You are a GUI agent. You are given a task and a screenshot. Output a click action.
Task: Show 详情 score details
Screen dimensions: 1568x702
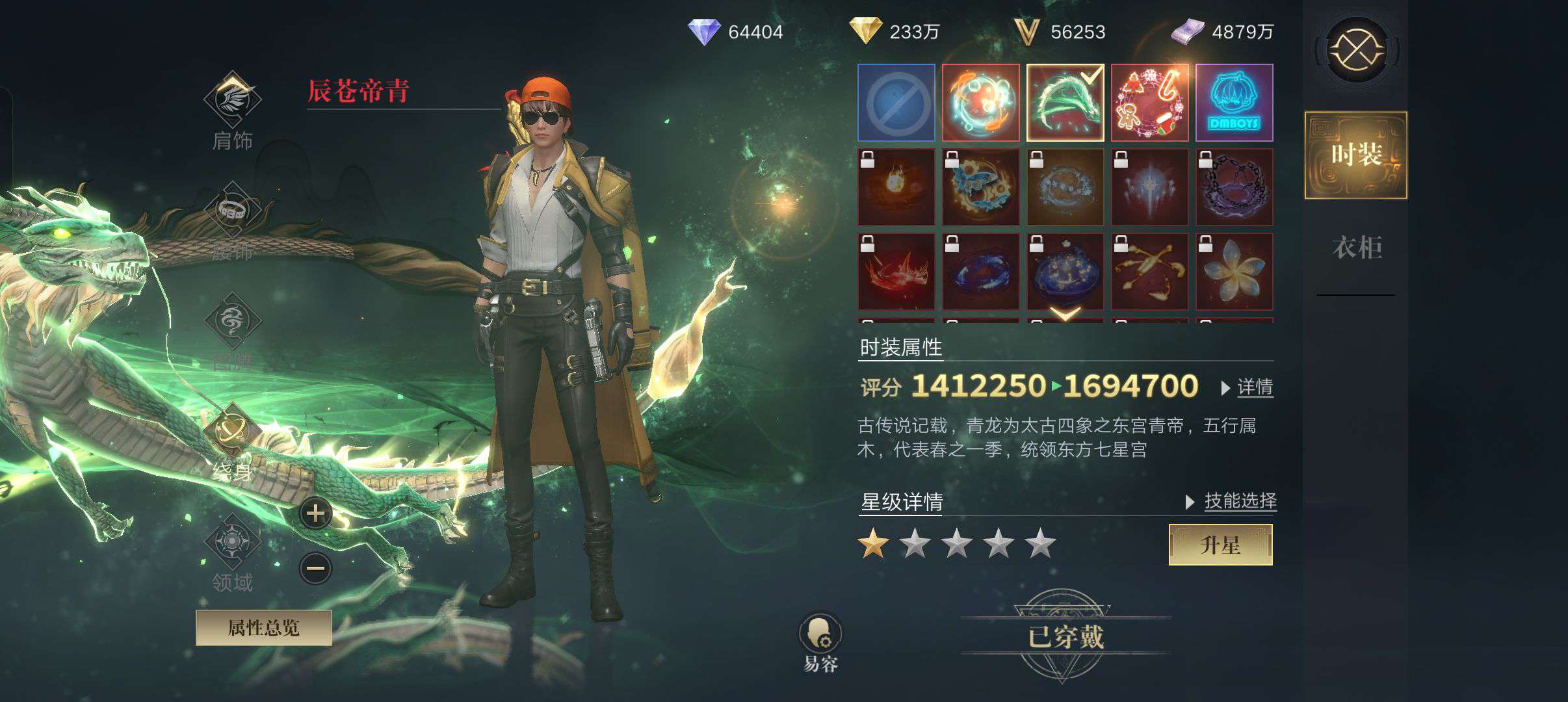coord(1254,387)
